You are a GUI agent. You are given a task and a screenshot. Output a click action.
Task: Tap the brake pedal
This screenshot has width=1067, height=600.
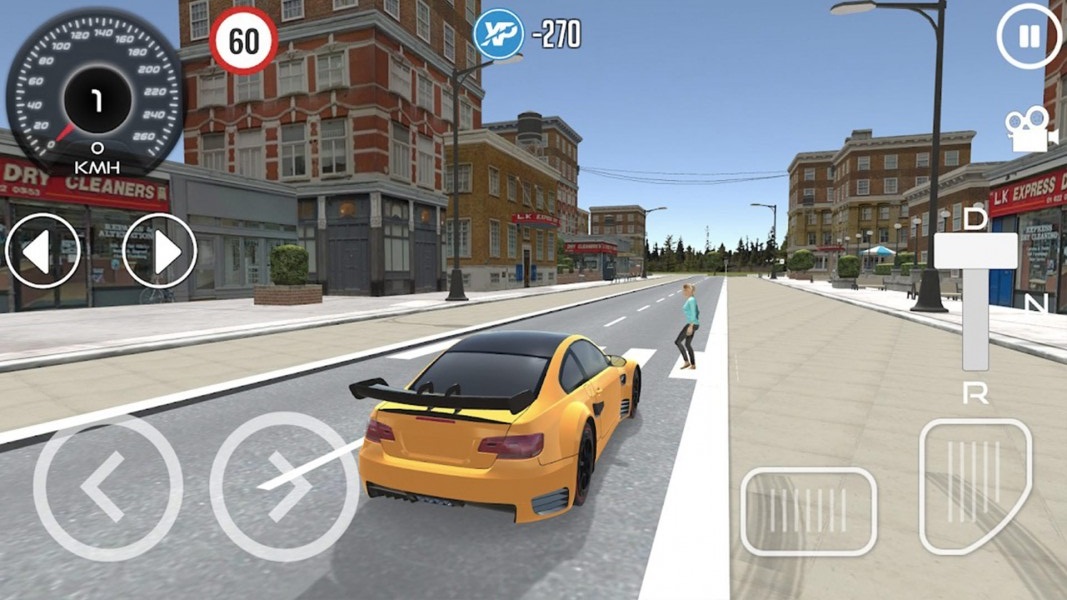808,511
